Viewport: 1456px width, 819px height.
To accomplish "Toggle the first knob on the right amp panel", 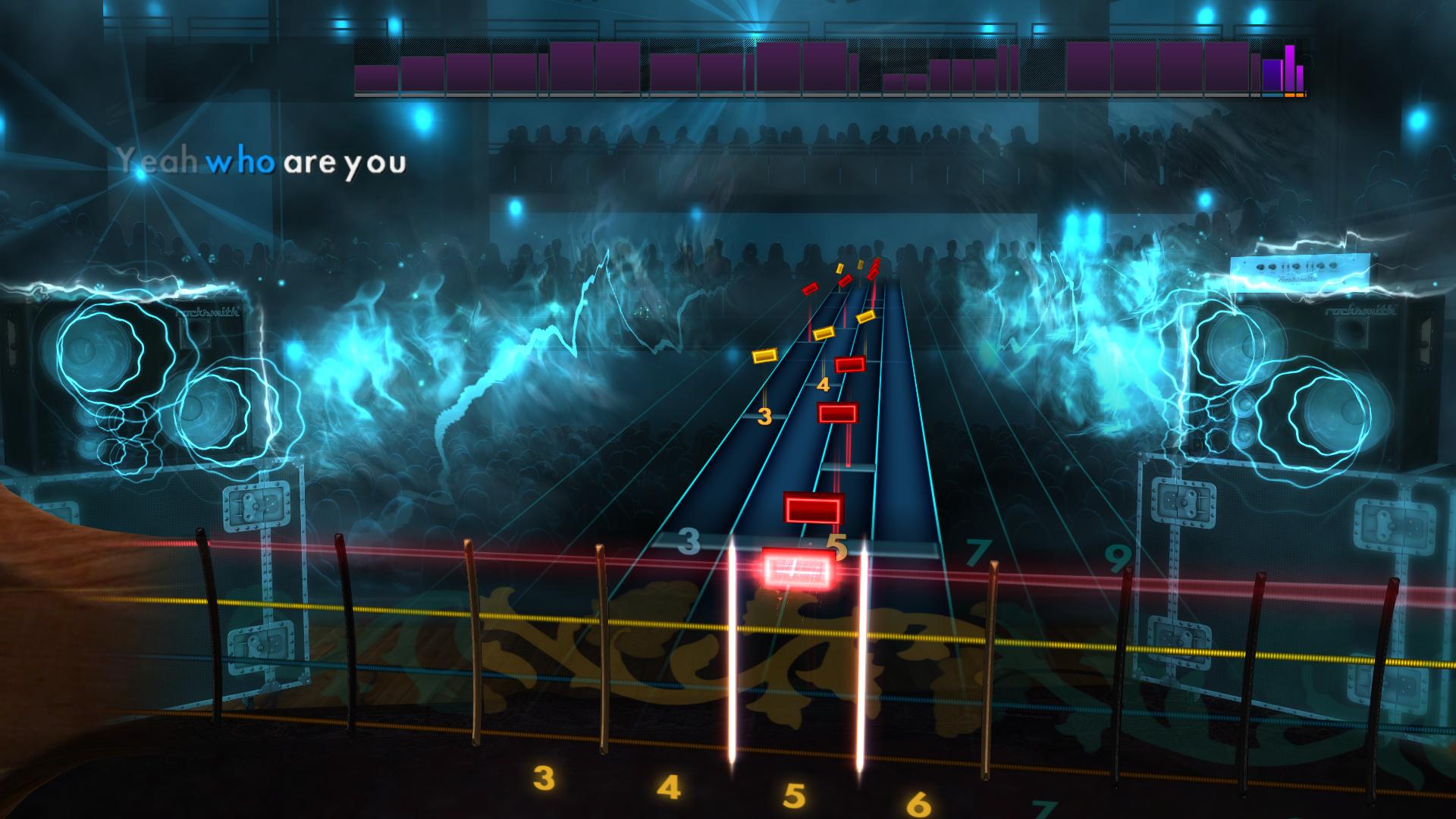I will click(1261, 267).
